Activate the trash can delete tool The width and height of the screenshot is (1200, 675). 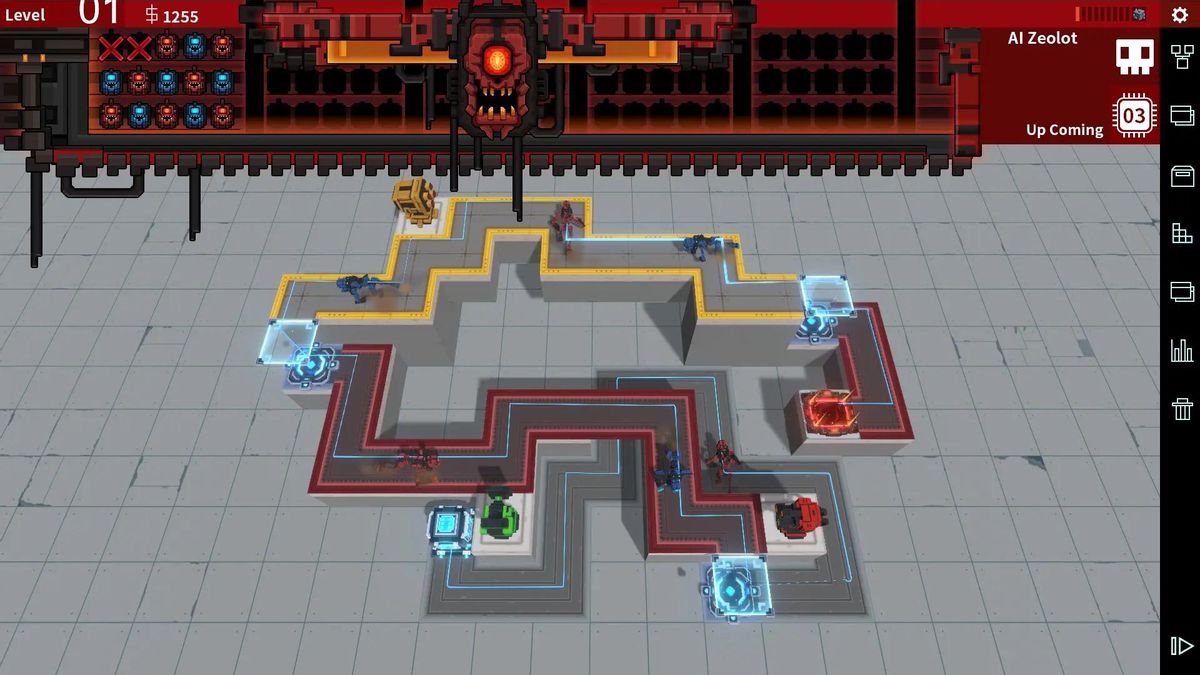pyautogui.click(x=1181, y=408)
